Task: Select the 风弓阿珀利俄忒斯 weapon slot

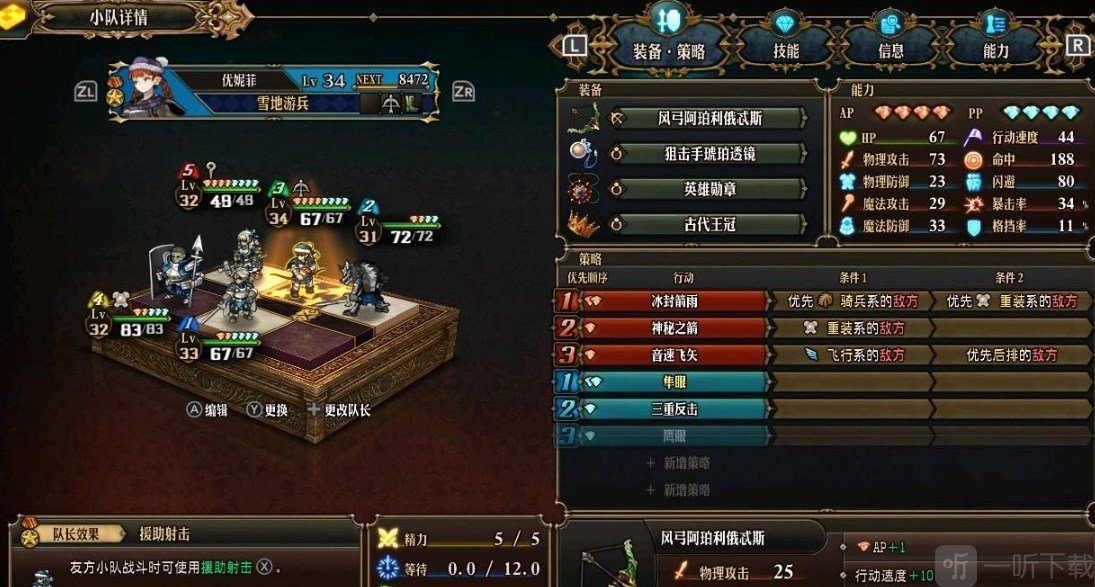Action: tap(710, 118)
